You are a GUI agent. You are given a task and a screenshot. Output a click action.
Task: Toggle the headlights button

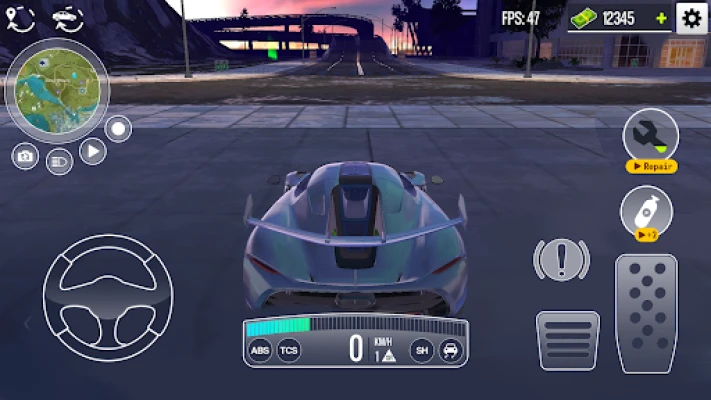click(59, 160)
